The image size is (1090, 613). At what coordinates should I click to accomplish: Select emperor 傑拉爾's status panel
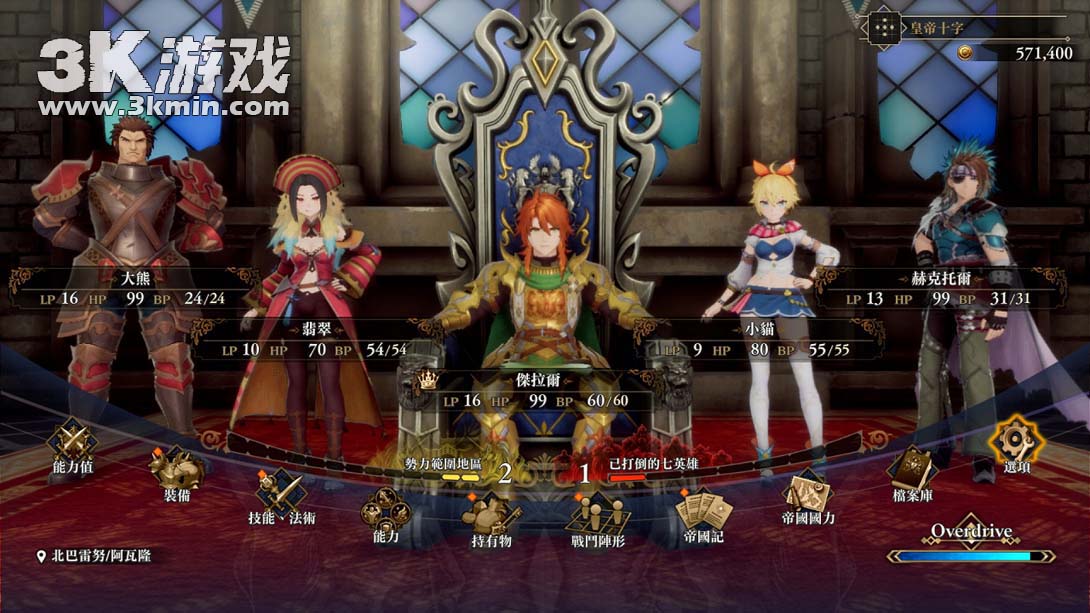click(x=544, y=390)
